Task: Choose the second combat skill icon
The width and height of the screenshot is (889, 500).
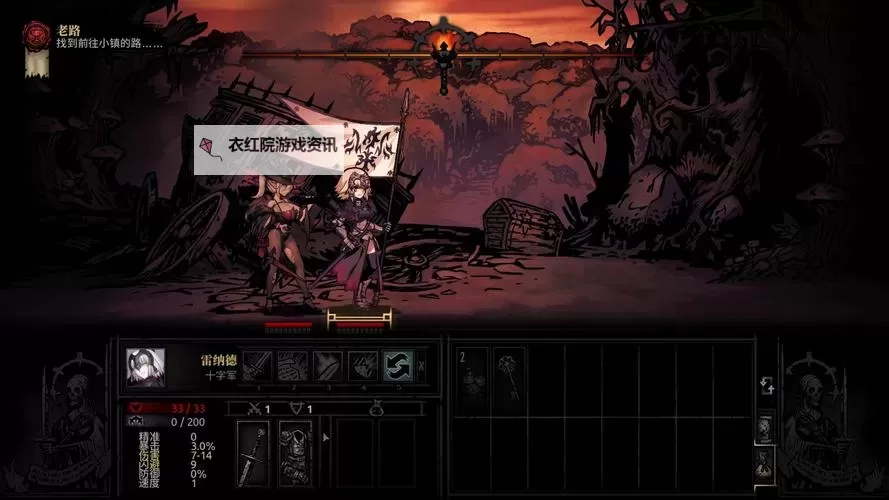Action: coord(292,366)
